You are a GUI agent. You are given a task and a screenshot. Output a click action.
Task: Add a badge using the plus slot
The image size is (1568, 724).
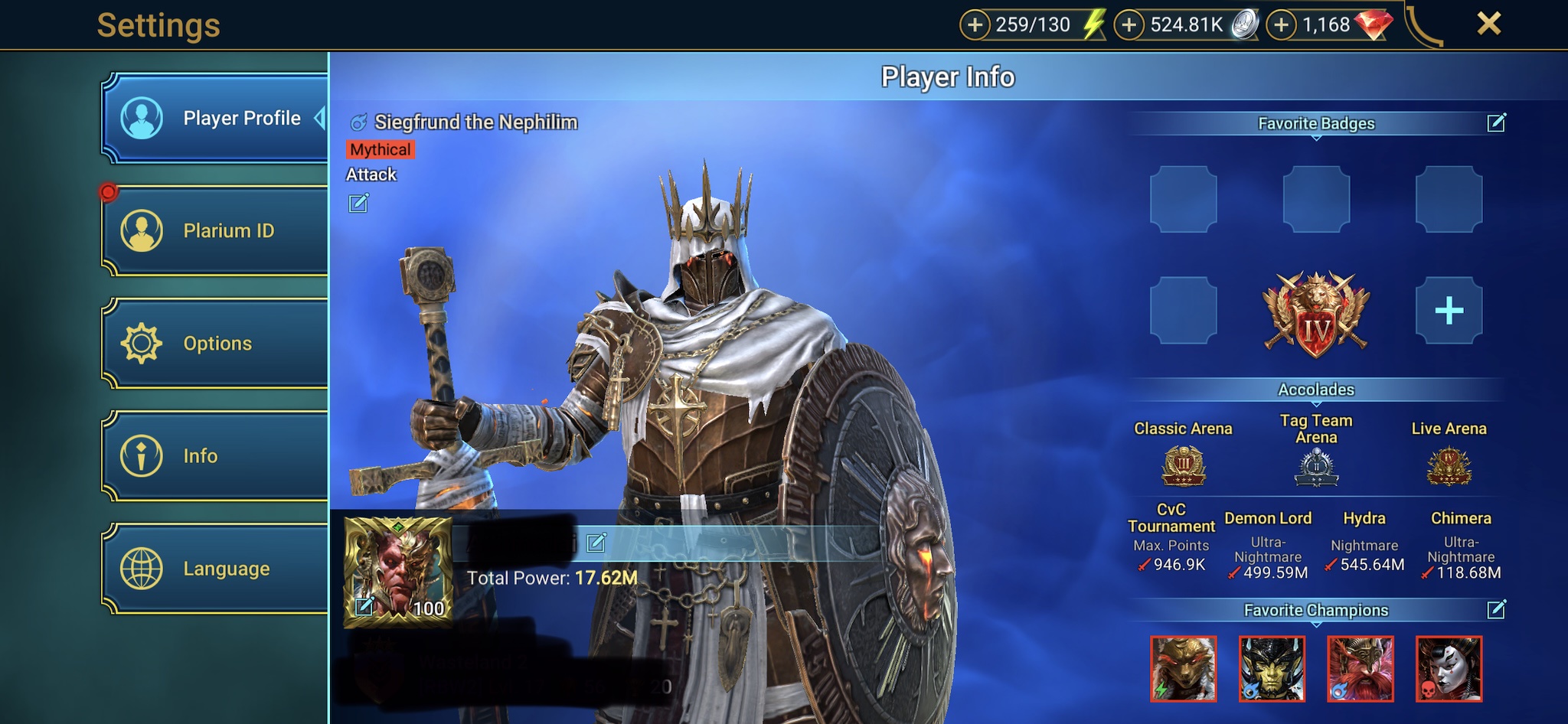(x=1449, y=311)
